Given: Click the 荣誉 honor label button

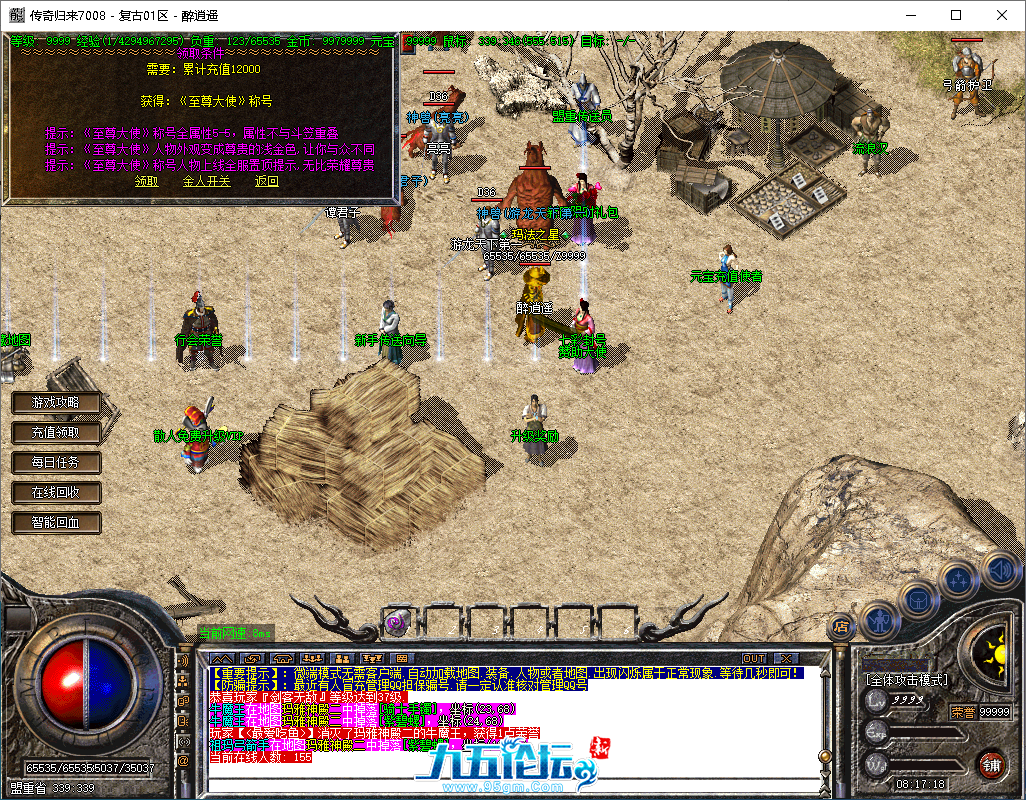Looking at the screenshot, I should pyautogui.click(x=962, y=711).
